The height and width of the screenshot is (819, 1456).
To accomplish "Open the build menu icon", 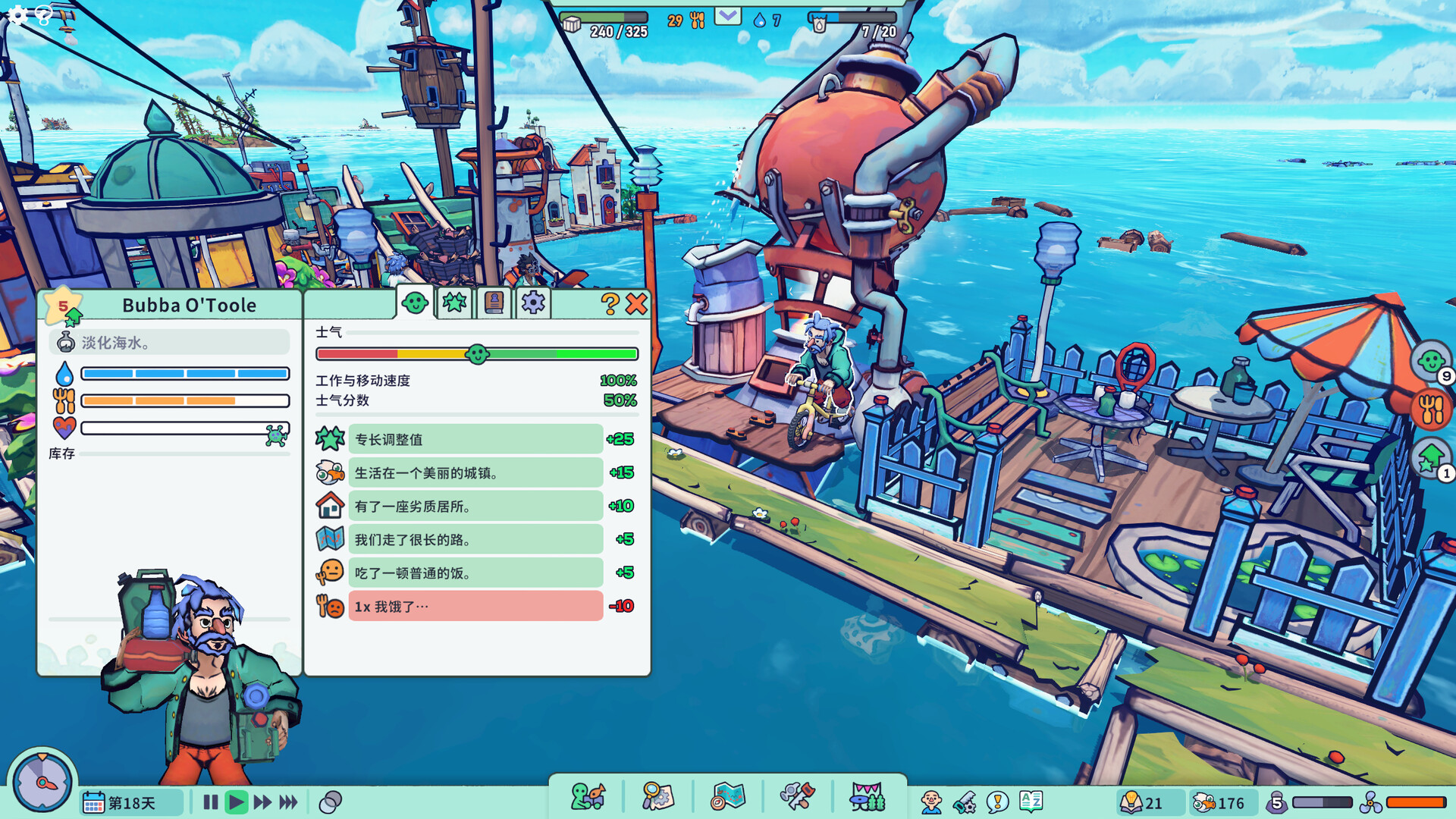I will tap(588, 797).
